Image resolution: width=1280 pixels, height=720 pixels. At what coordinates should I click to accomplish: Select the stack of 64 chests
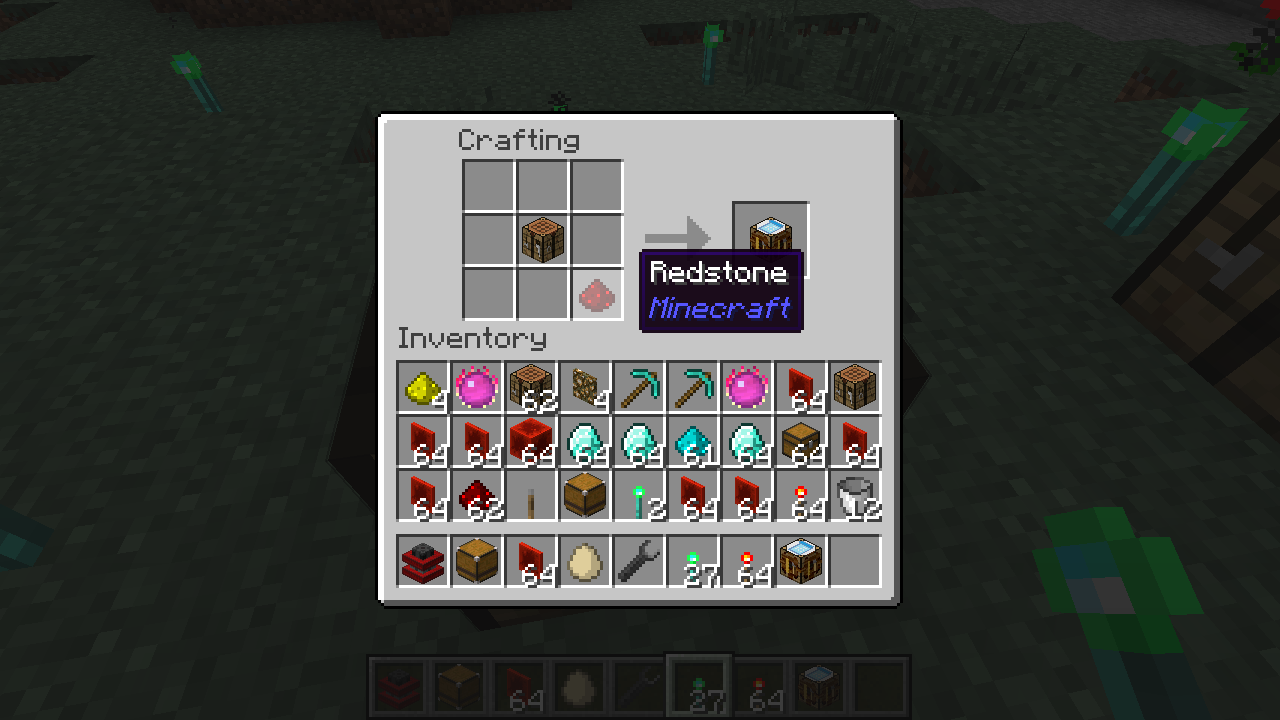click(x=801, y=441)
